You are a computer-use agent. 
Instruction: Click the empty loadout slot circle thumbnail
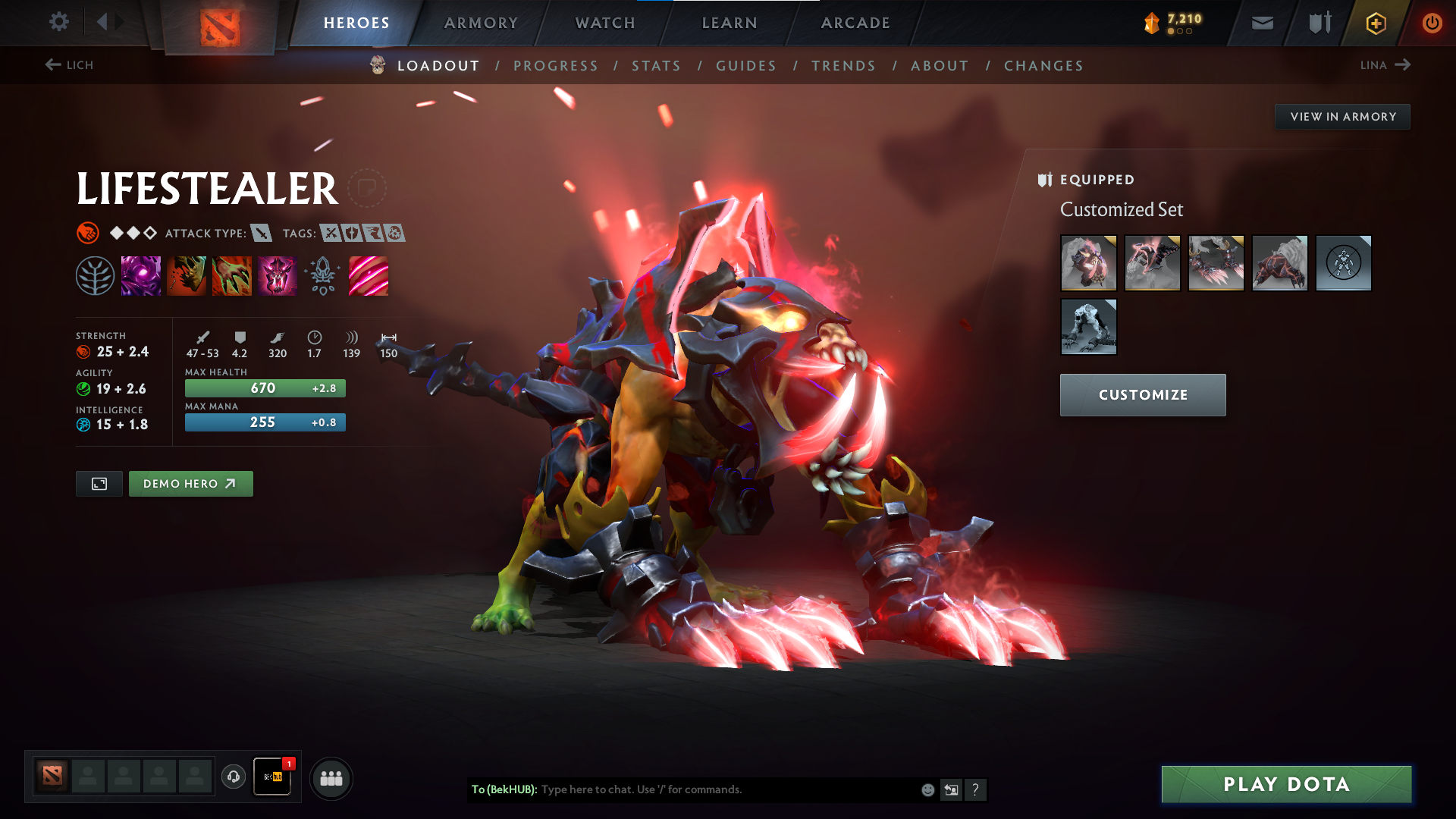tap(1343, 263)
